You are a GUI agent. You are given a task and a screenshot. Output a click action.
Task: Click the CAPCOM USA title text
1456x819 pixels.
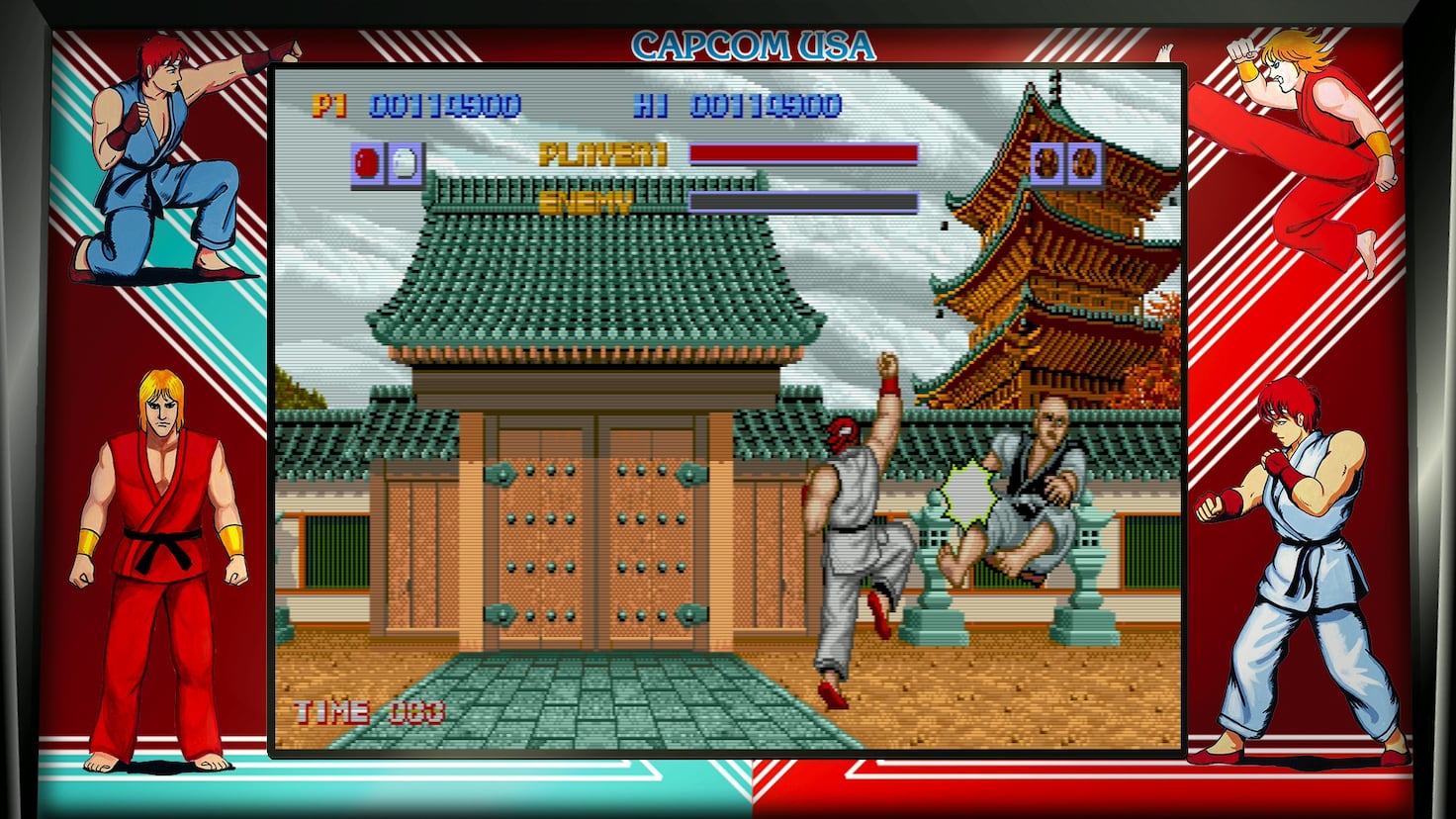click(x=755, y=44)
